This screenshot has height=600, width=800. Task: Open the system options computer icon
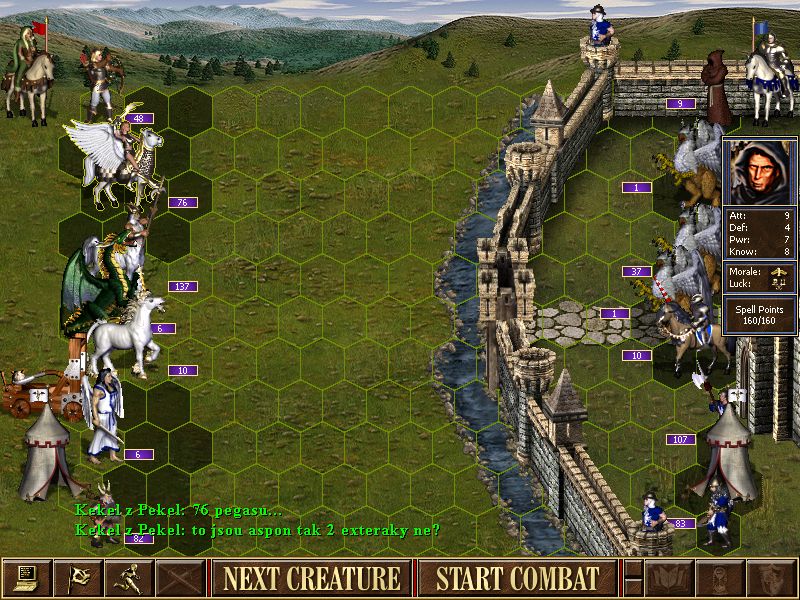pos(27,578)
